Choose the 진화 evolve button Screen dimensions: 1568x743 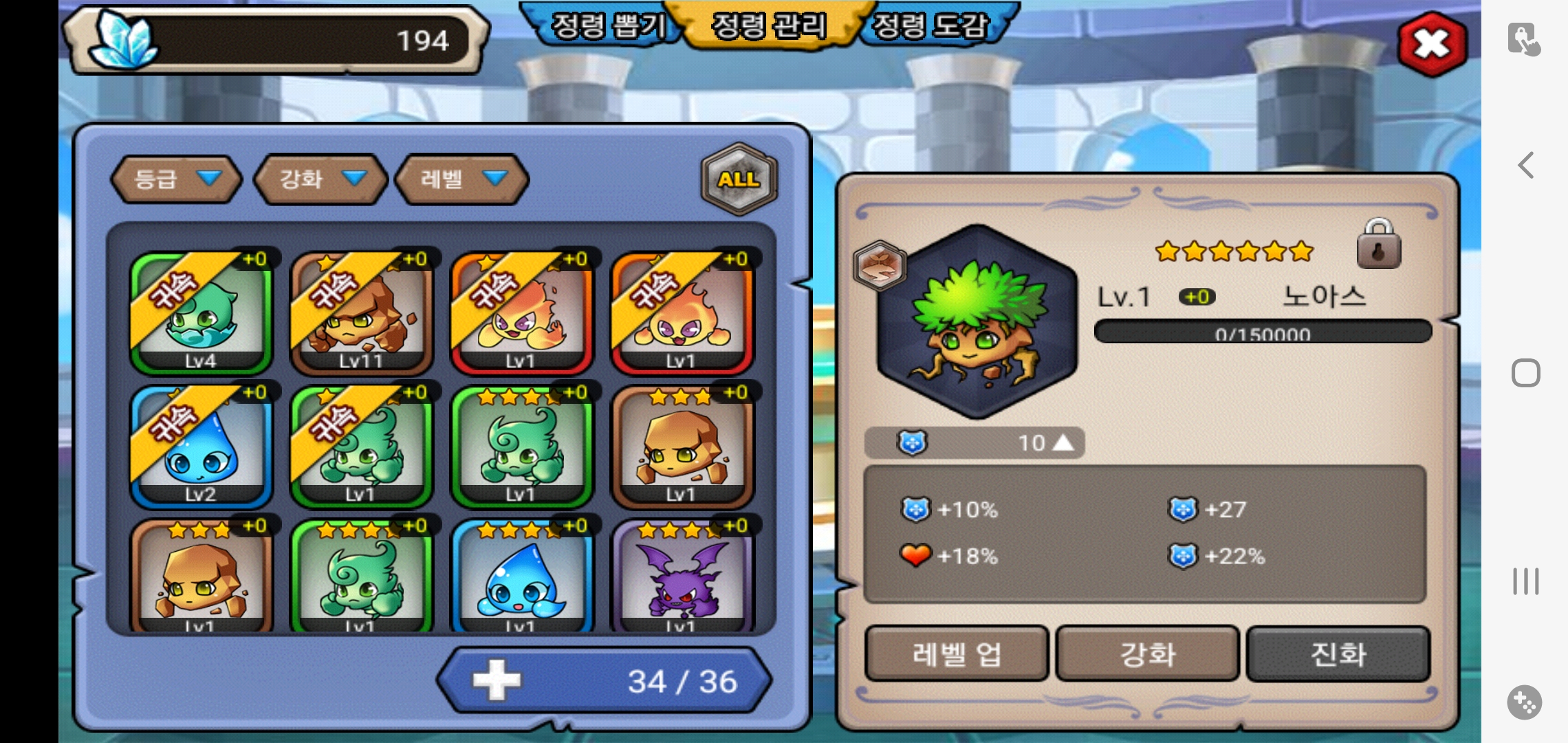pyautogui.click(x=1338, y=654)
